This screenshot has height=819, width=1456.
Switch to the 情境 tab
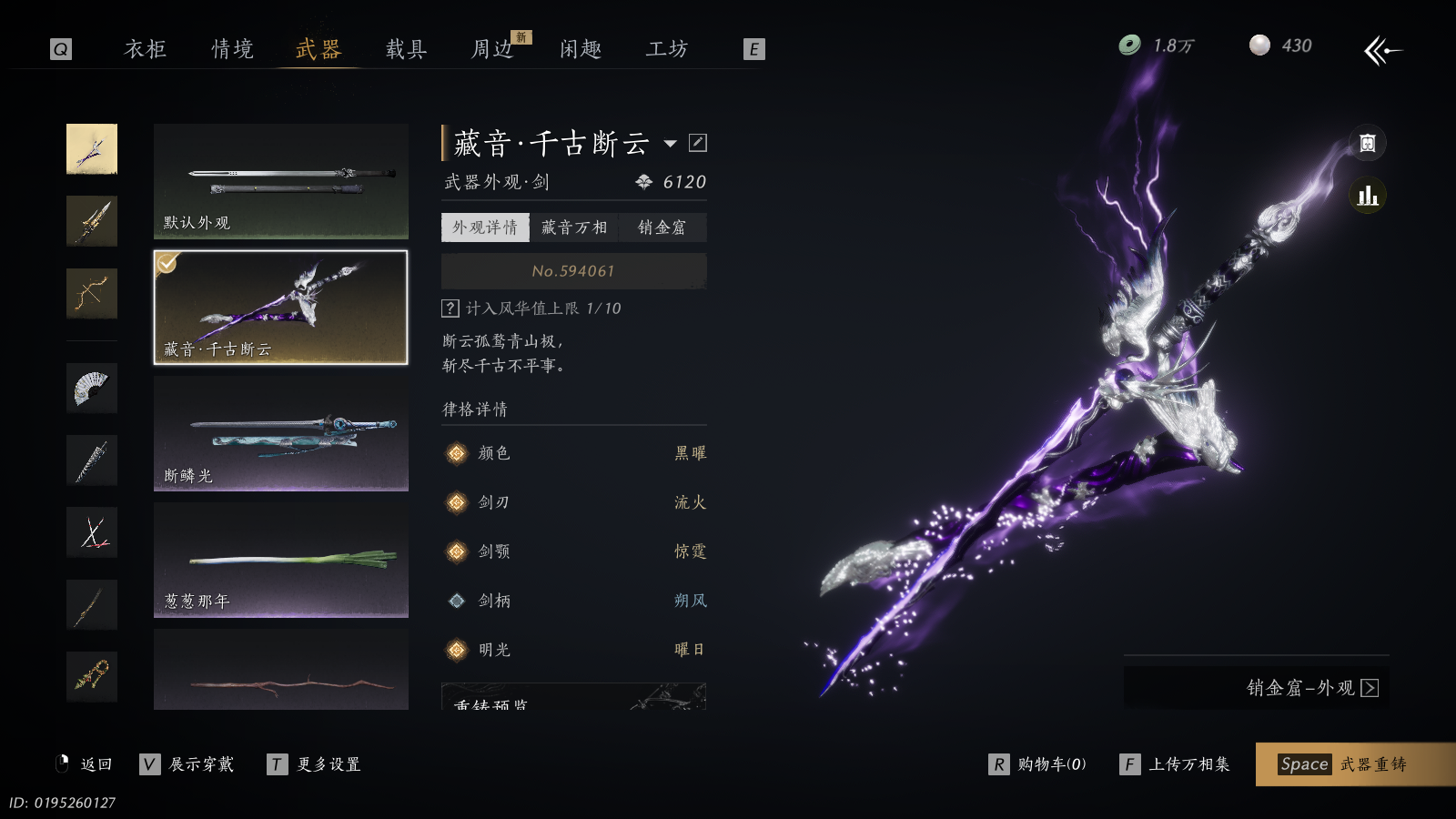click(x=232, y=49)
